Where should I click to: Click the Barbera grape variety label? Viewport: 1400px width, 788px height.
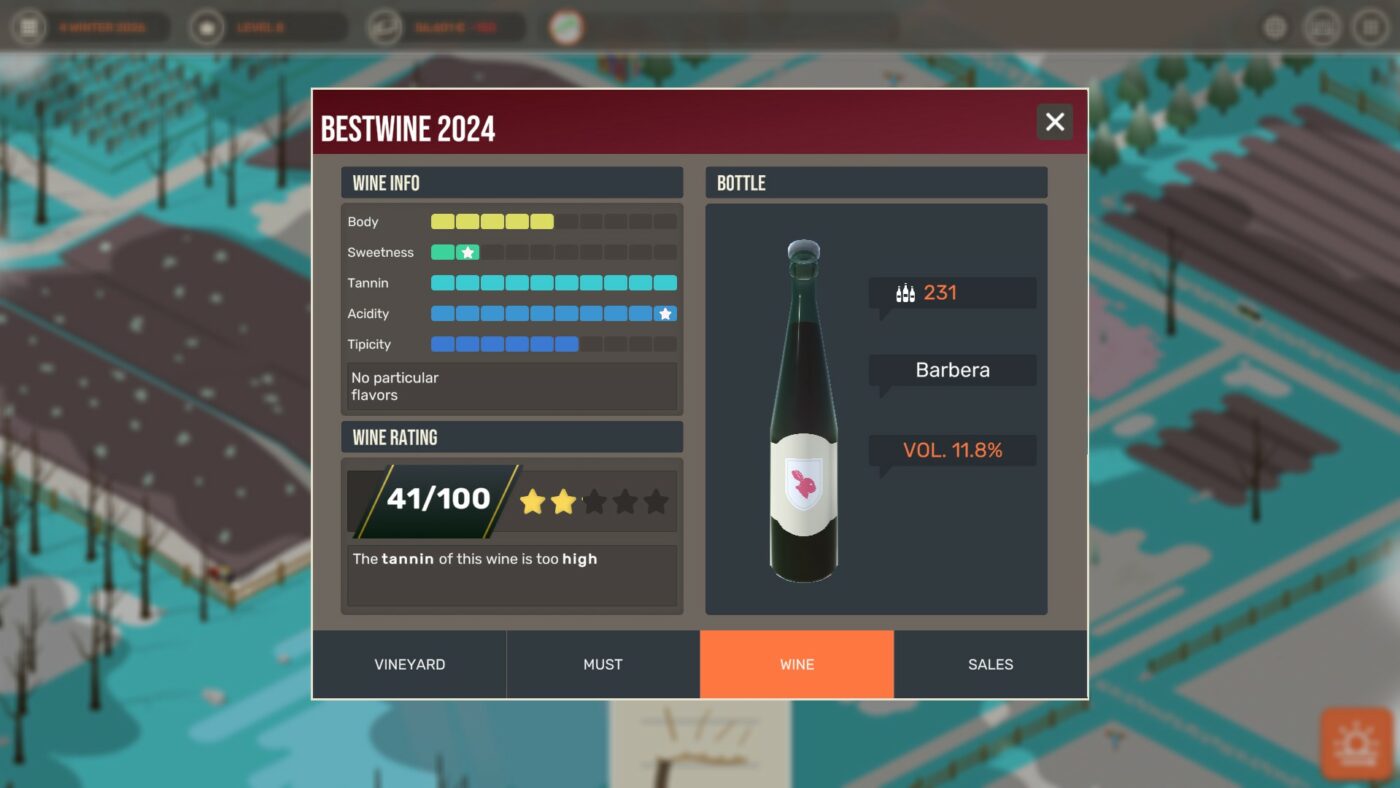tap(952, 369)
